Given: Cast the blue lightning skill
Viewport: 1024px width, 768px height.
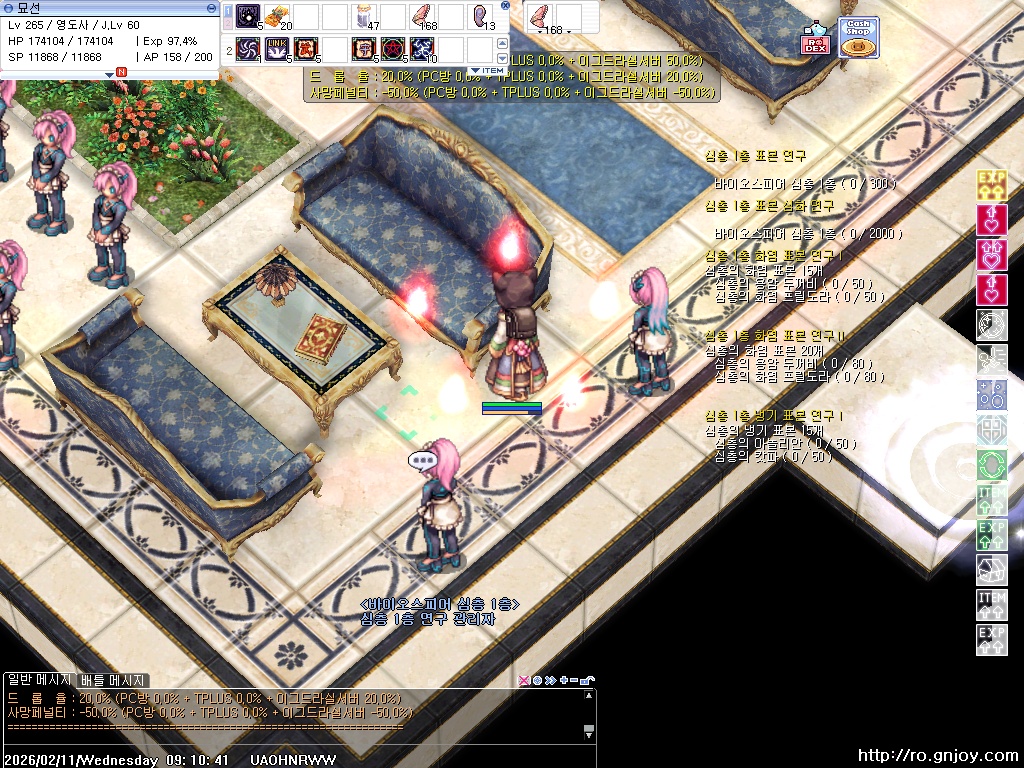Looking at the screenshot, I should [x=422, y=48].
